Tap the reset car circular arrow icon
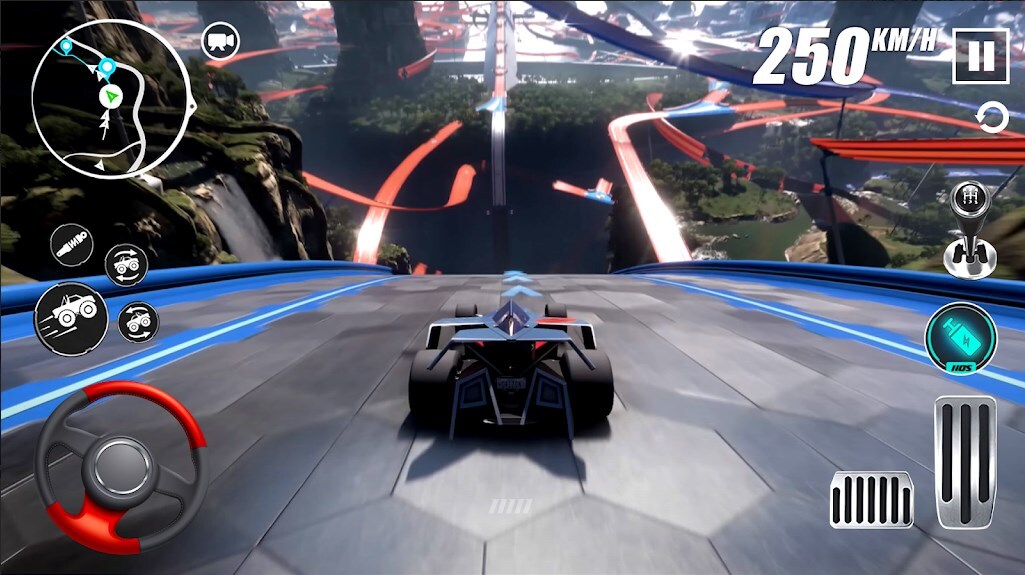The height and width of the screenshot is (575, 1025). pyautogui.click(x=992, y=118)
